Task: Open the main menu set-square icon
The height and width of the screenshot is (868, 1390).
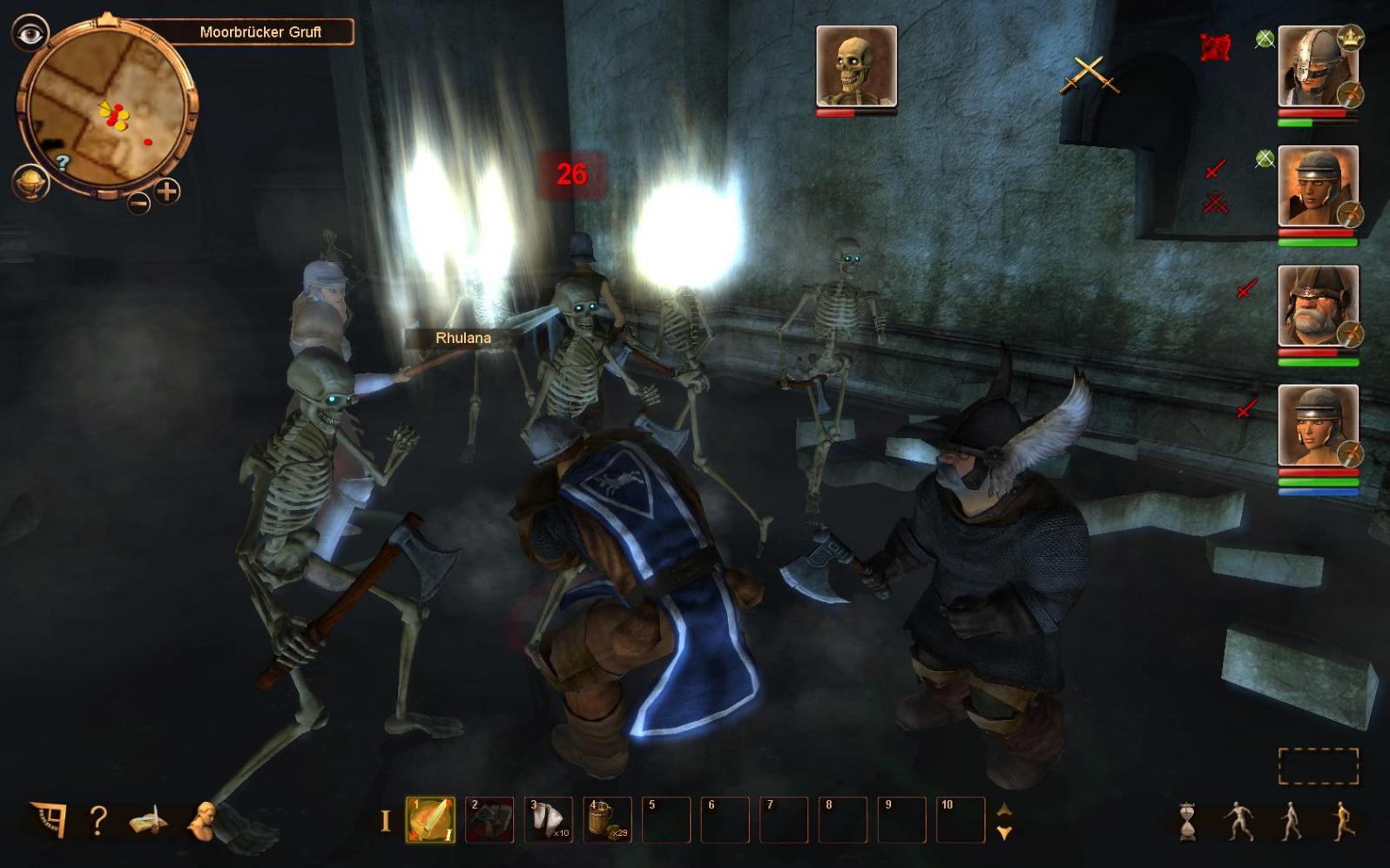Action: [x=49, y=819]
